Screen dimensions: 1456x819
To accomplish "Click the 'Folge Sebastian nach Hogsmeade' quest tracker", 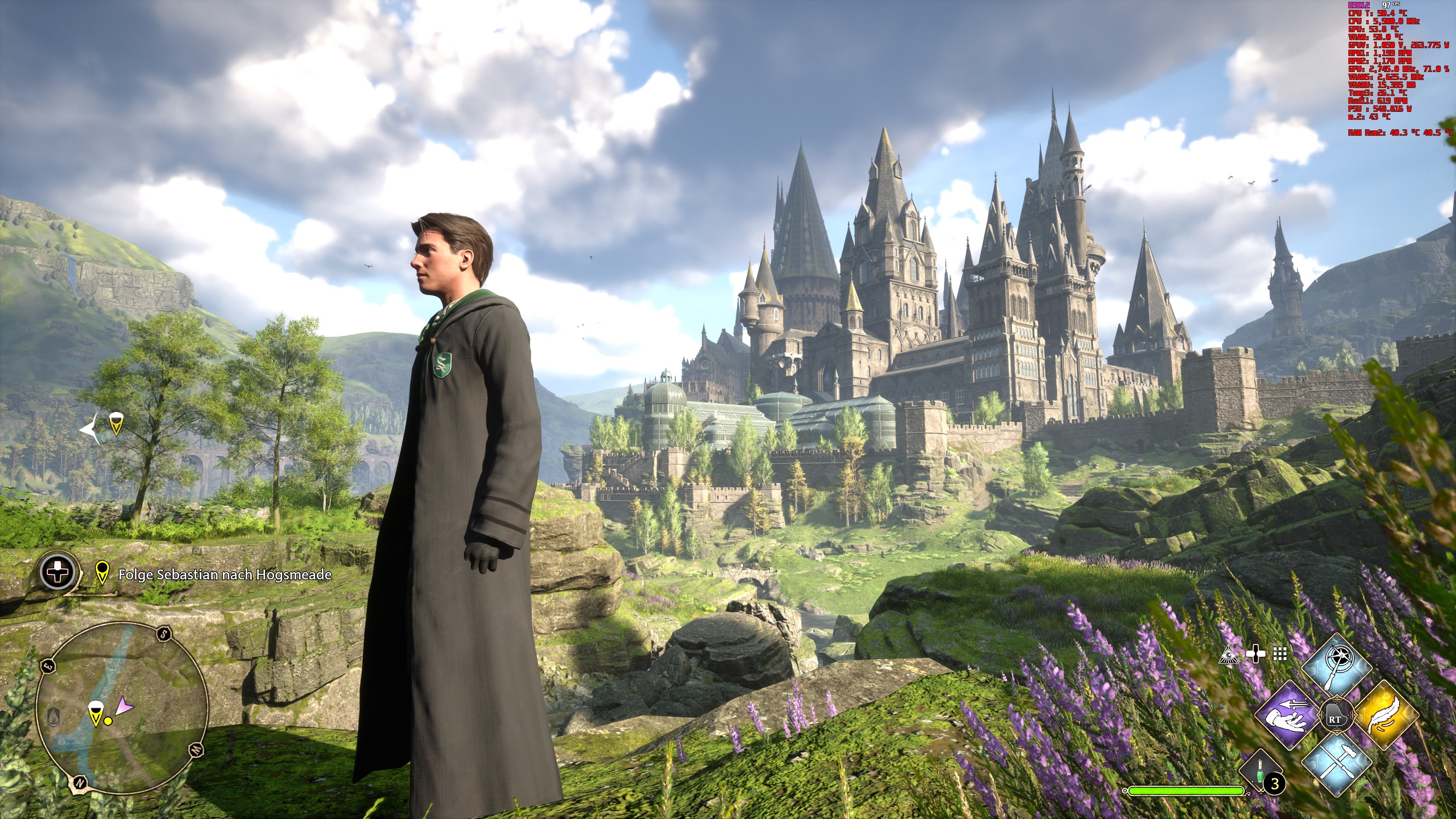I will point(224,575).
